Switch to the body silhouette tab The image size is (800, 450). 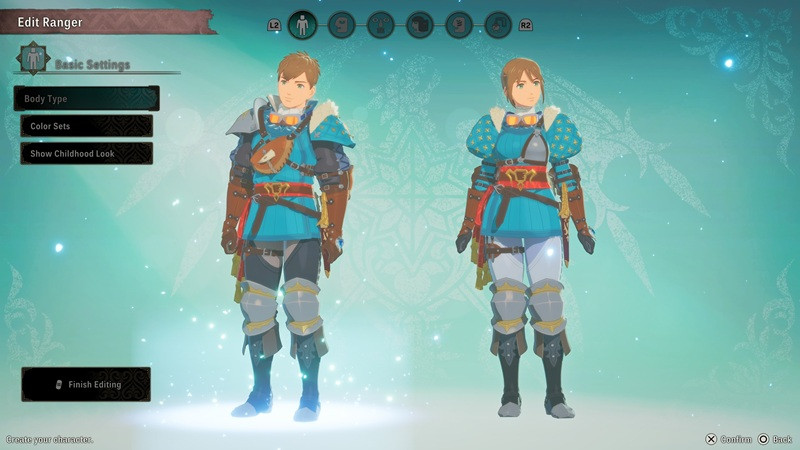coord(303,25)
